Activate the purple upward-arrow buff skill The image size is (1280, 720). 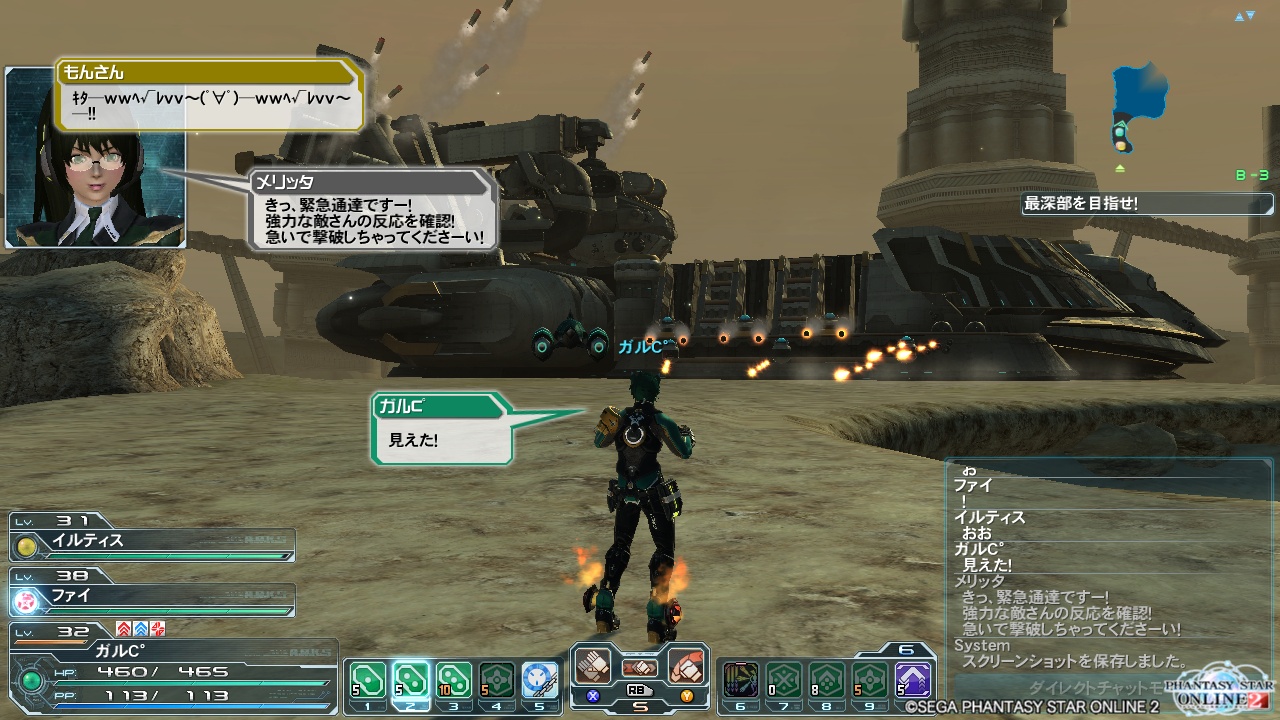(913, 680)
